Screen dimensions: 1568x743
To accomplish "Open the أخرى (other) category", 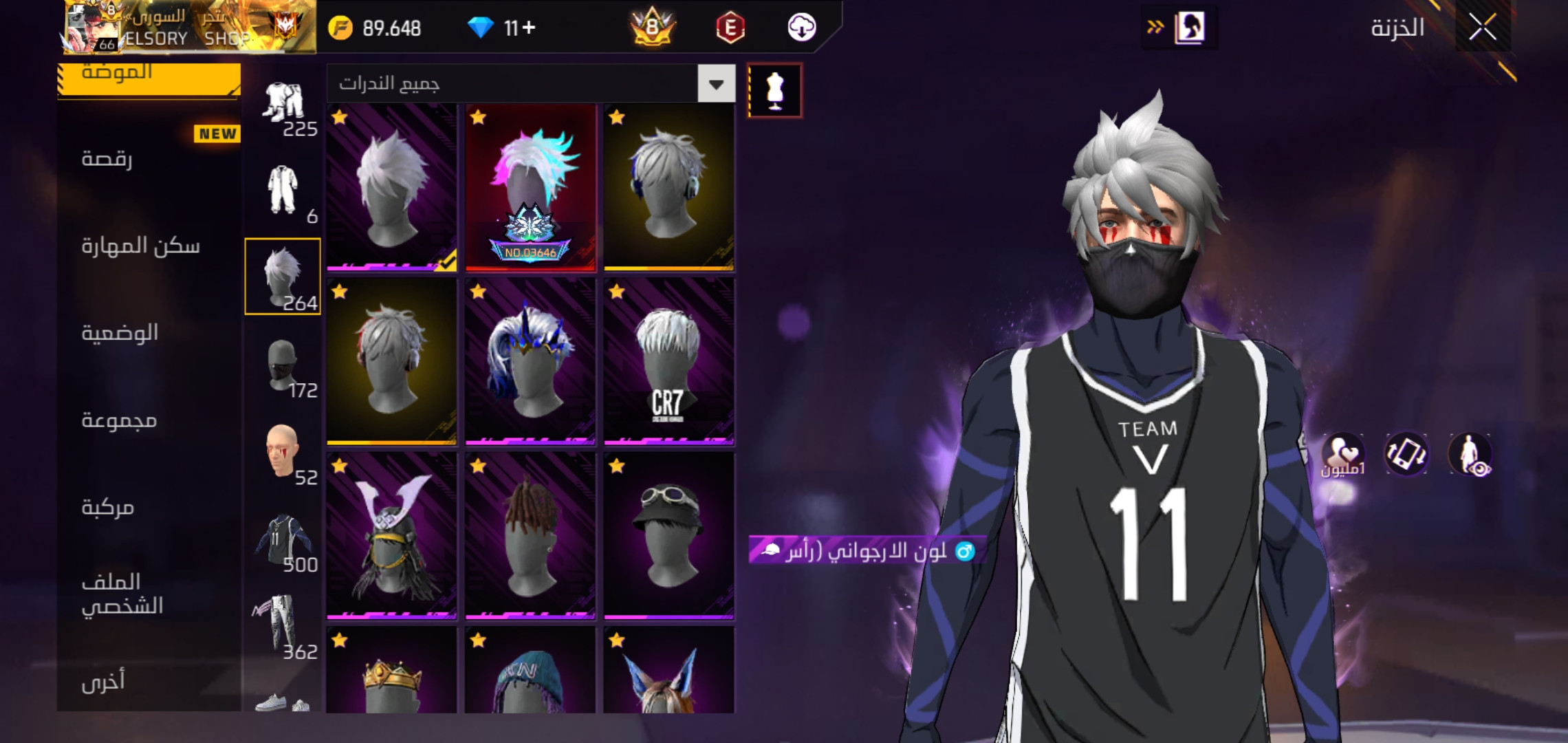I will (103, 682).
